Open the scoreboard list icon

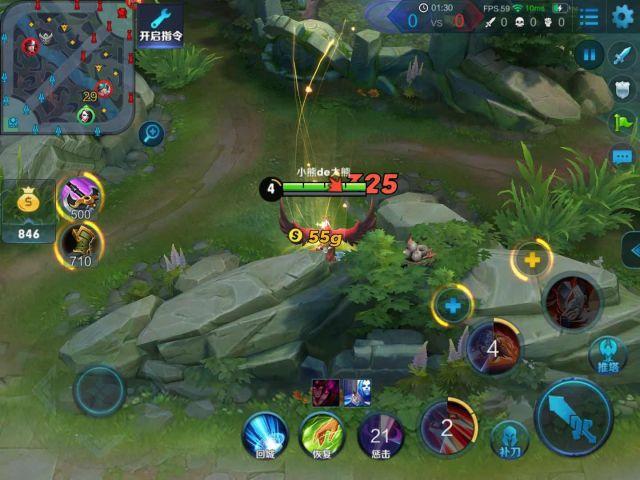[x=590, y=16]
